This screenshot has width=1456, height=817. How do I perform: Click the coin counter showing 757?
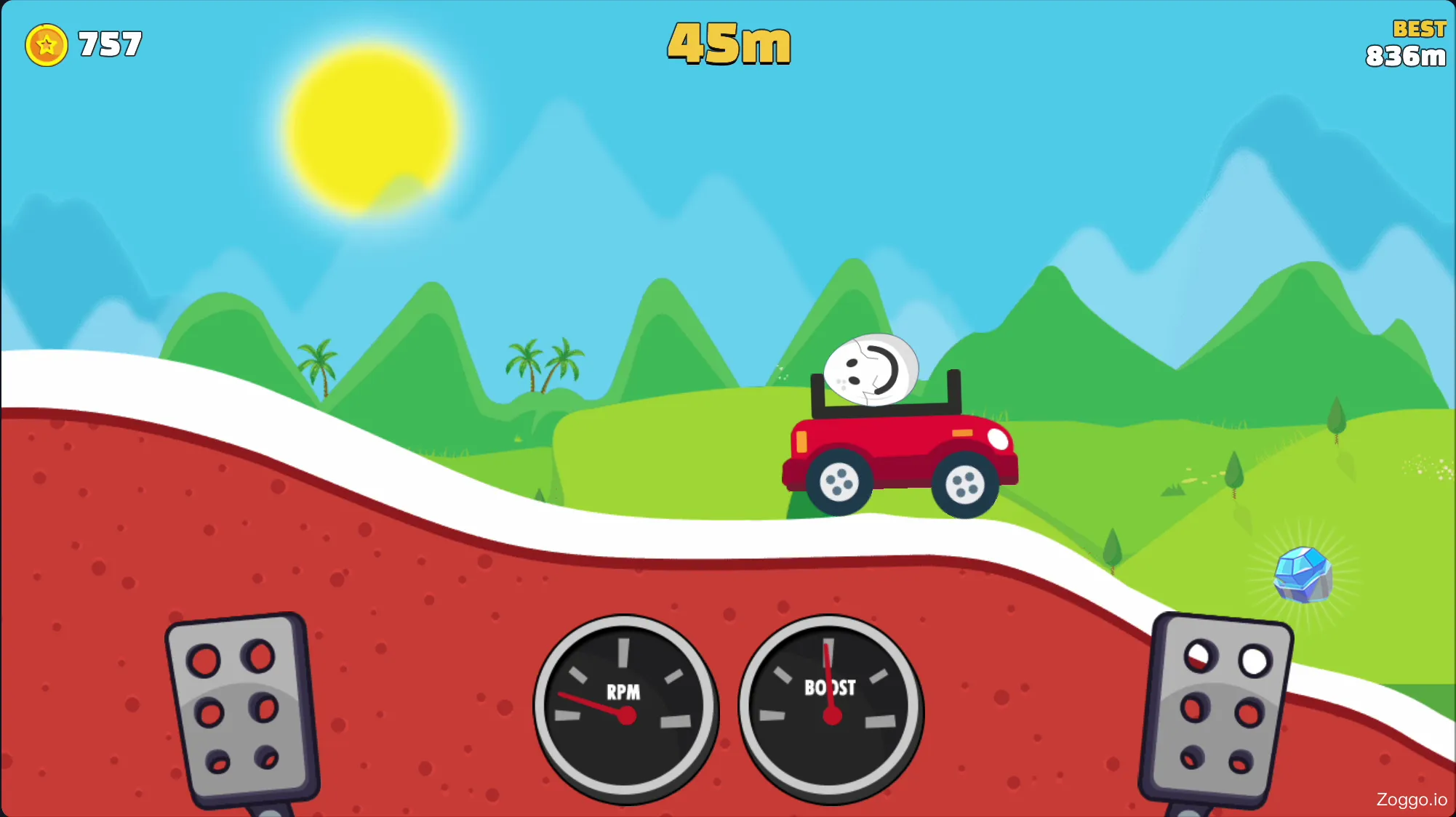[108, 42]
